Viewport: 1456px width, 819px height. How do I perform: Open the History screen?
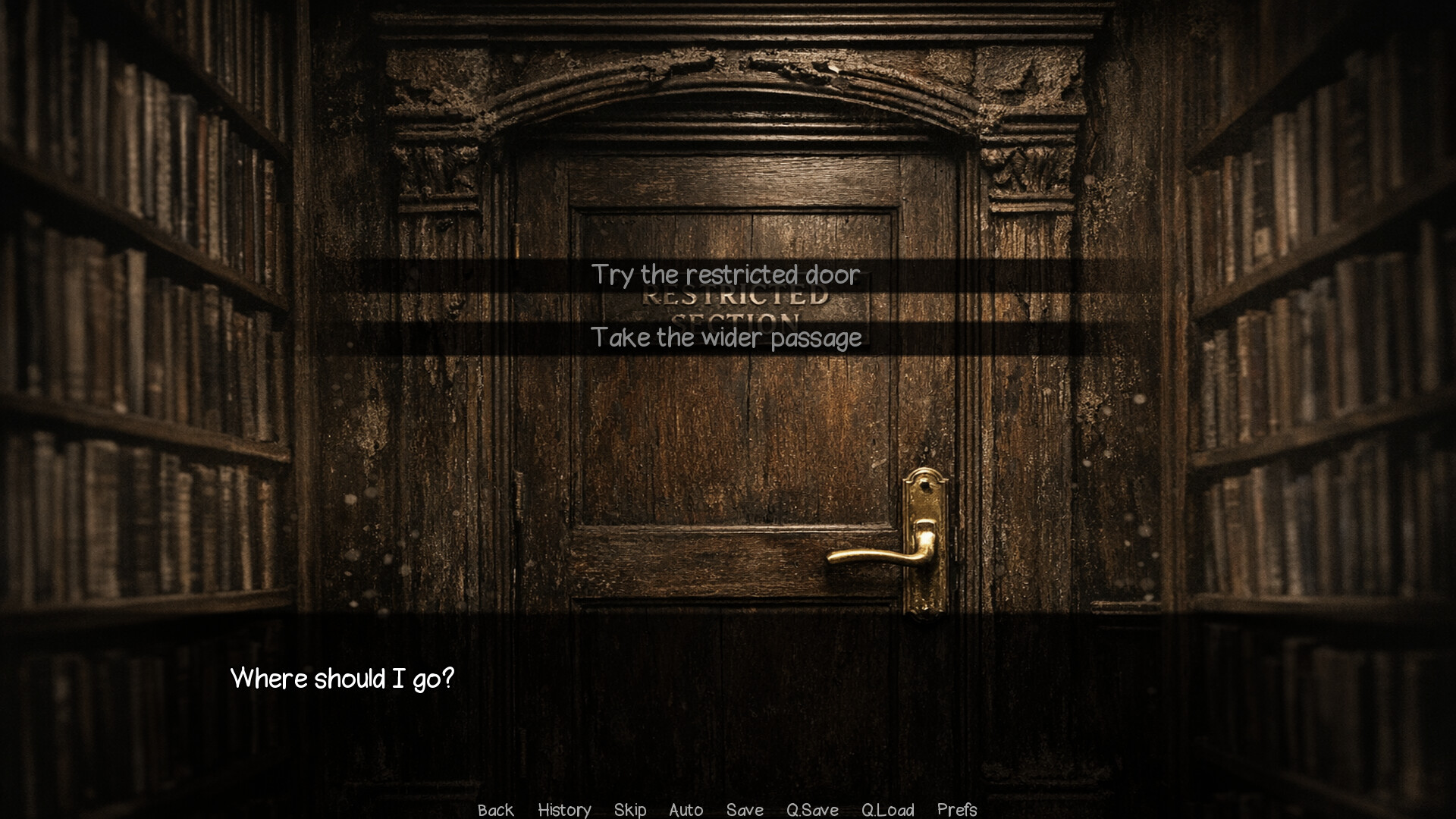564,810
